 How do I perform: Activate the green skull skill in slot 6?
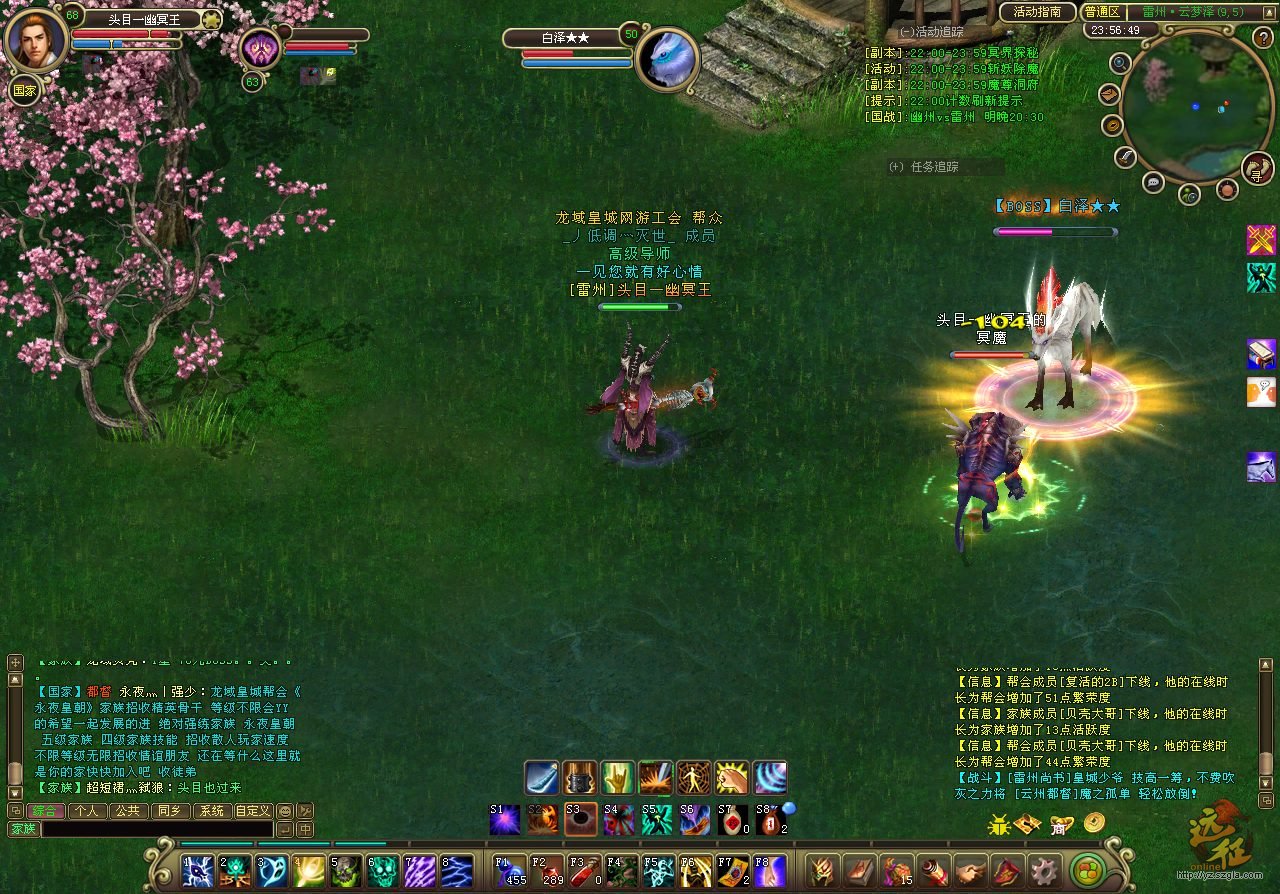click(383, 871)
